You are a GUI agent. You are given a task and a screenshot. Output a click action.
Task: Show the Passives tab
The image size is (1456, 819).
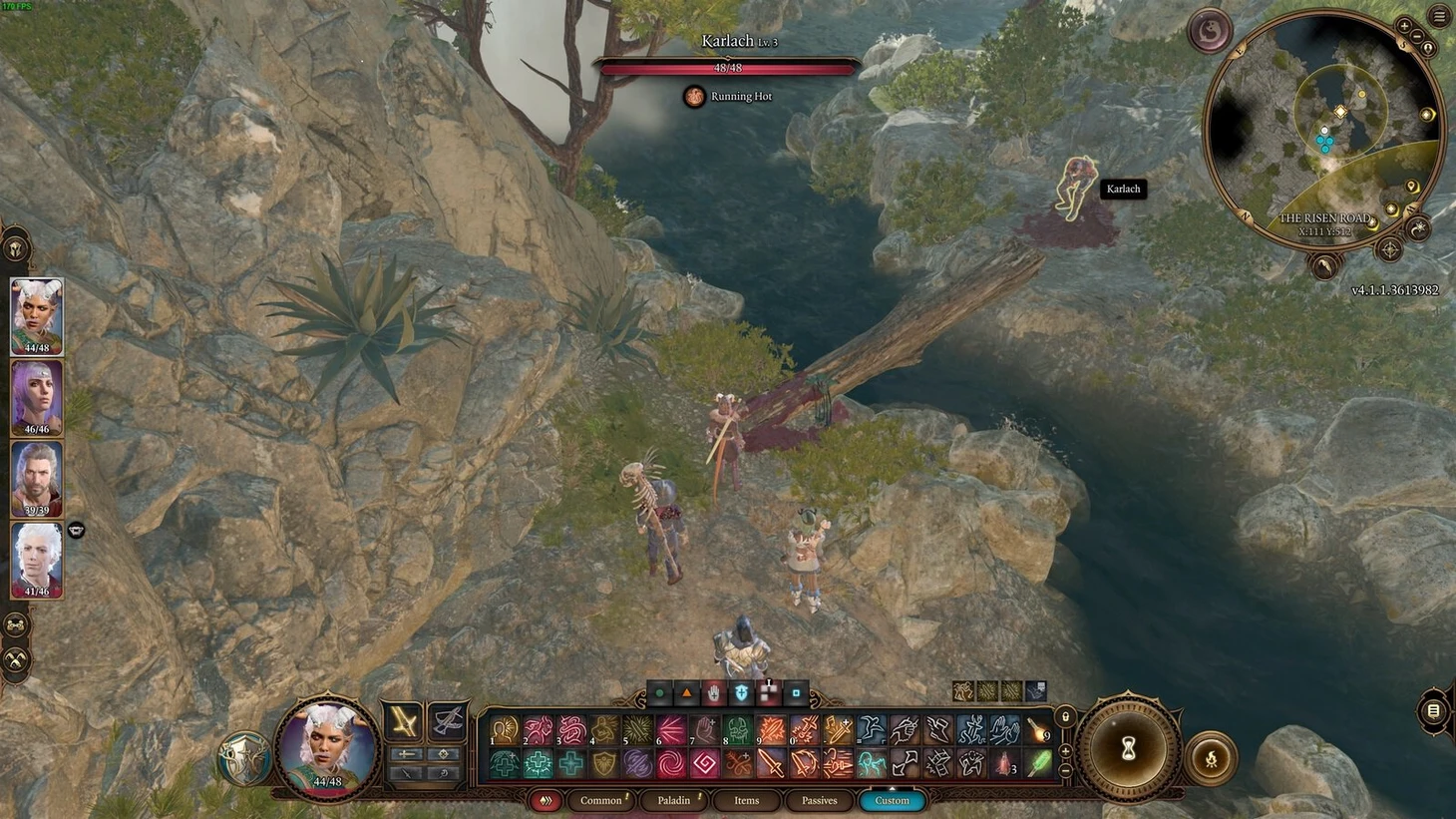pos(819,800)
